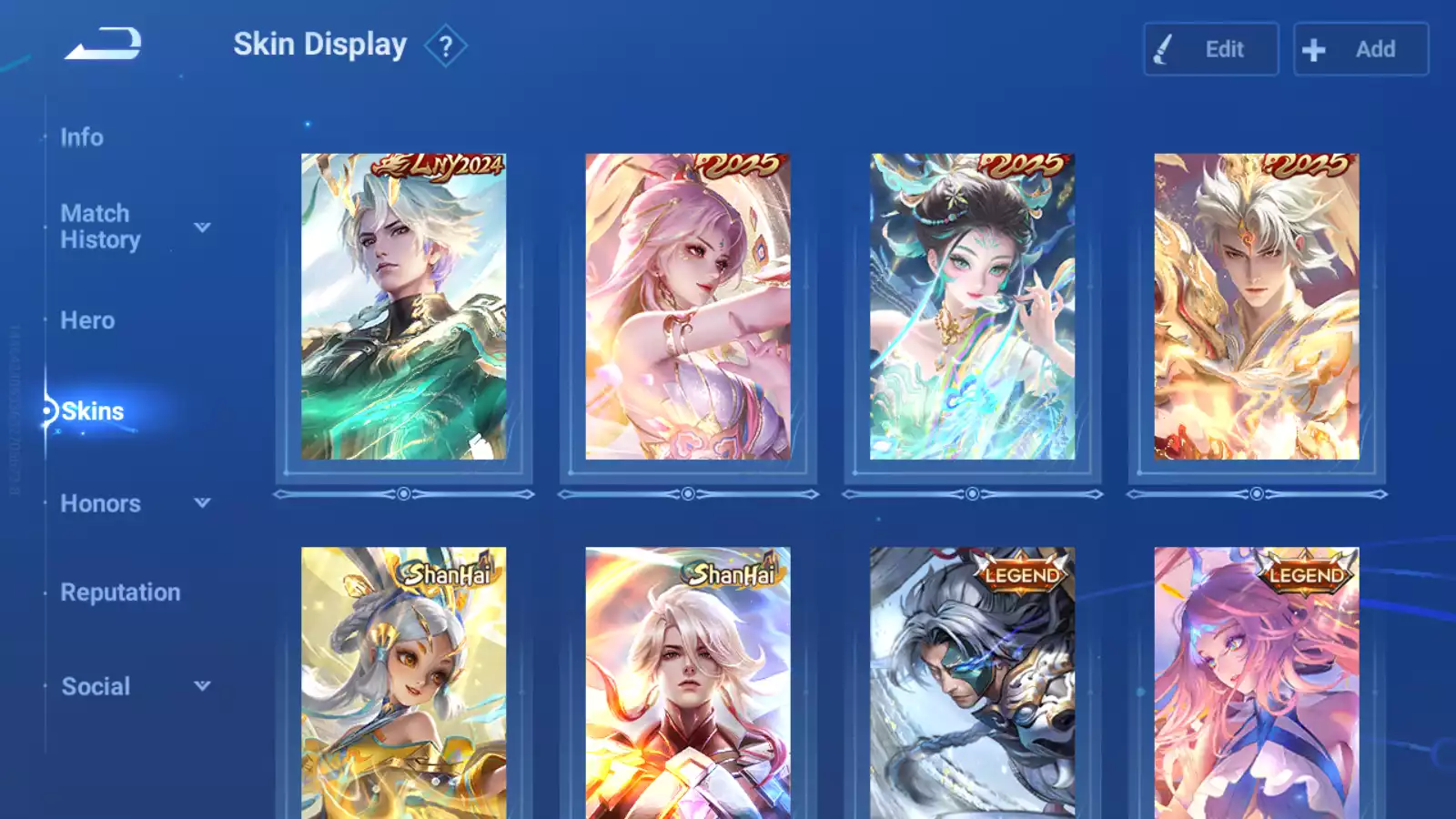
Task: Open the Match History section
Action: (x=100, y=227)
